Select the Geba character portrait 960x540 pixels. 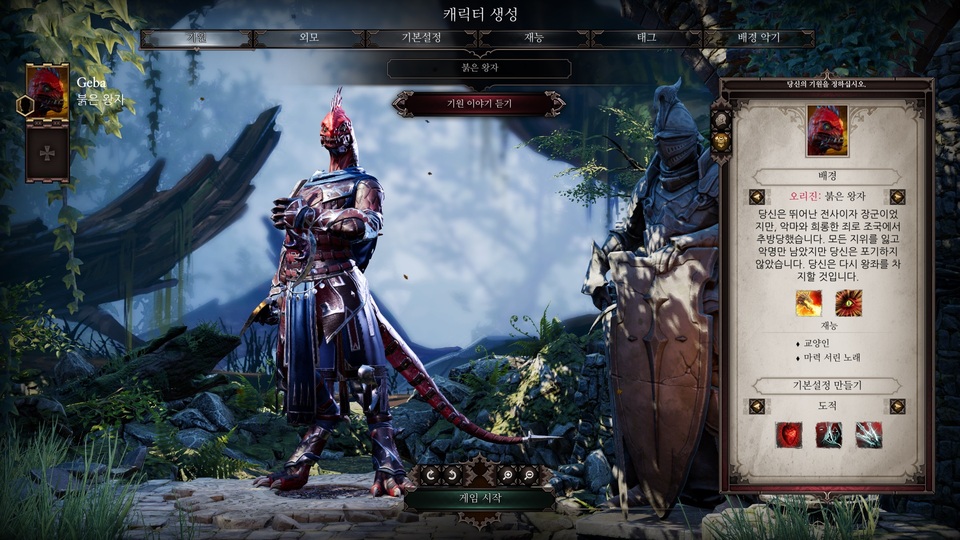coord(46,93)
